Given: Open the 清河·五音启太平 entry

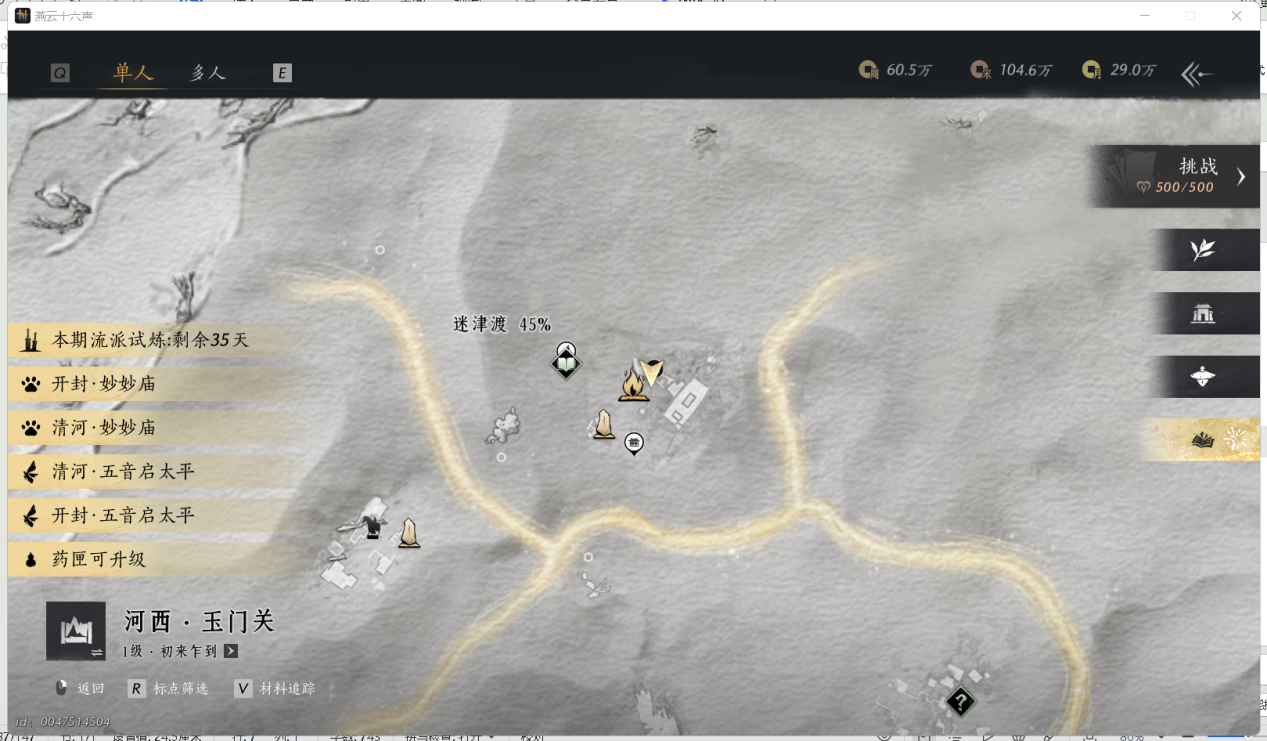Looking at the screenshot, I should (x=123, y=472).
